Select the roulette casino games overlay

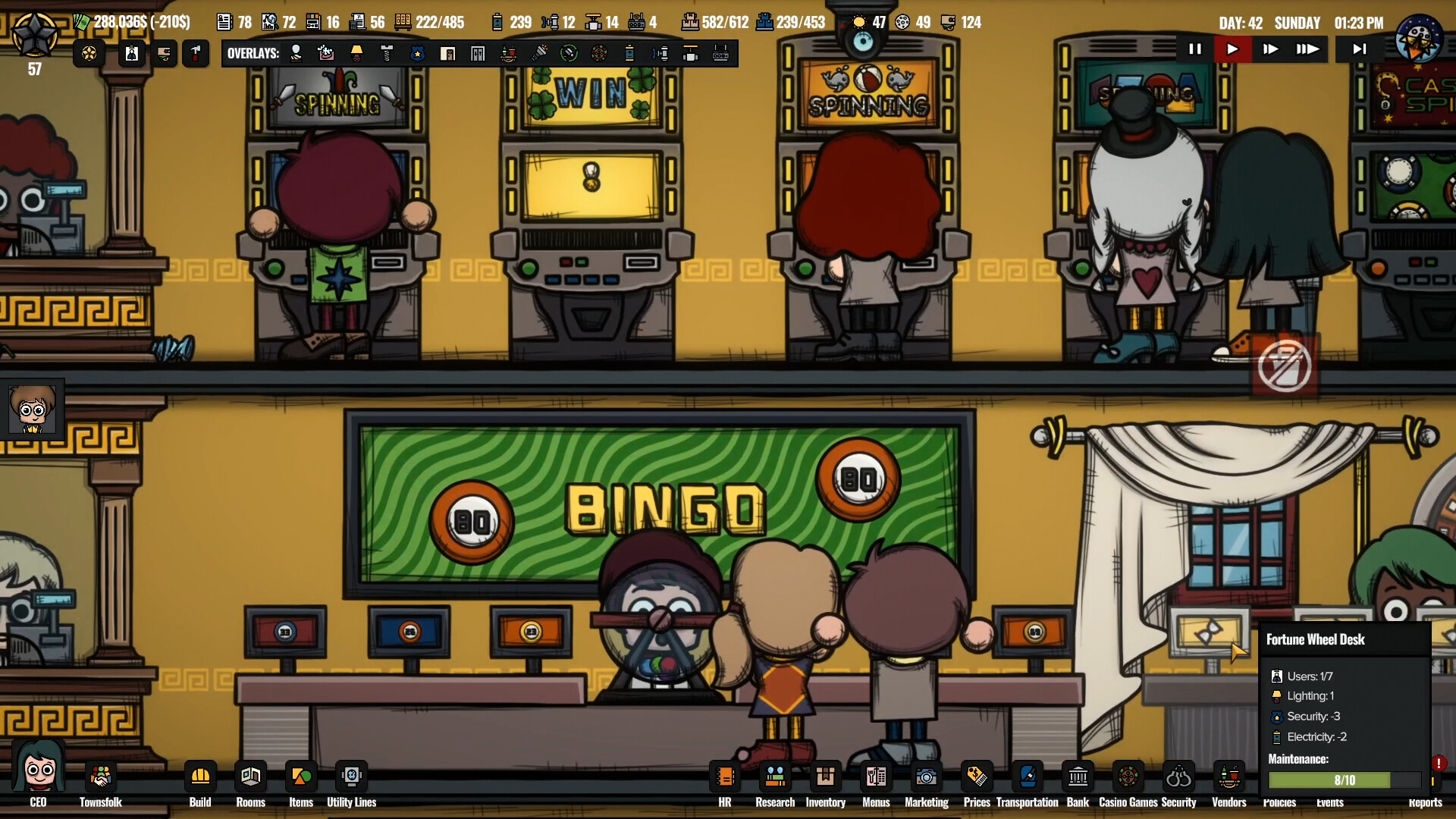600,53
